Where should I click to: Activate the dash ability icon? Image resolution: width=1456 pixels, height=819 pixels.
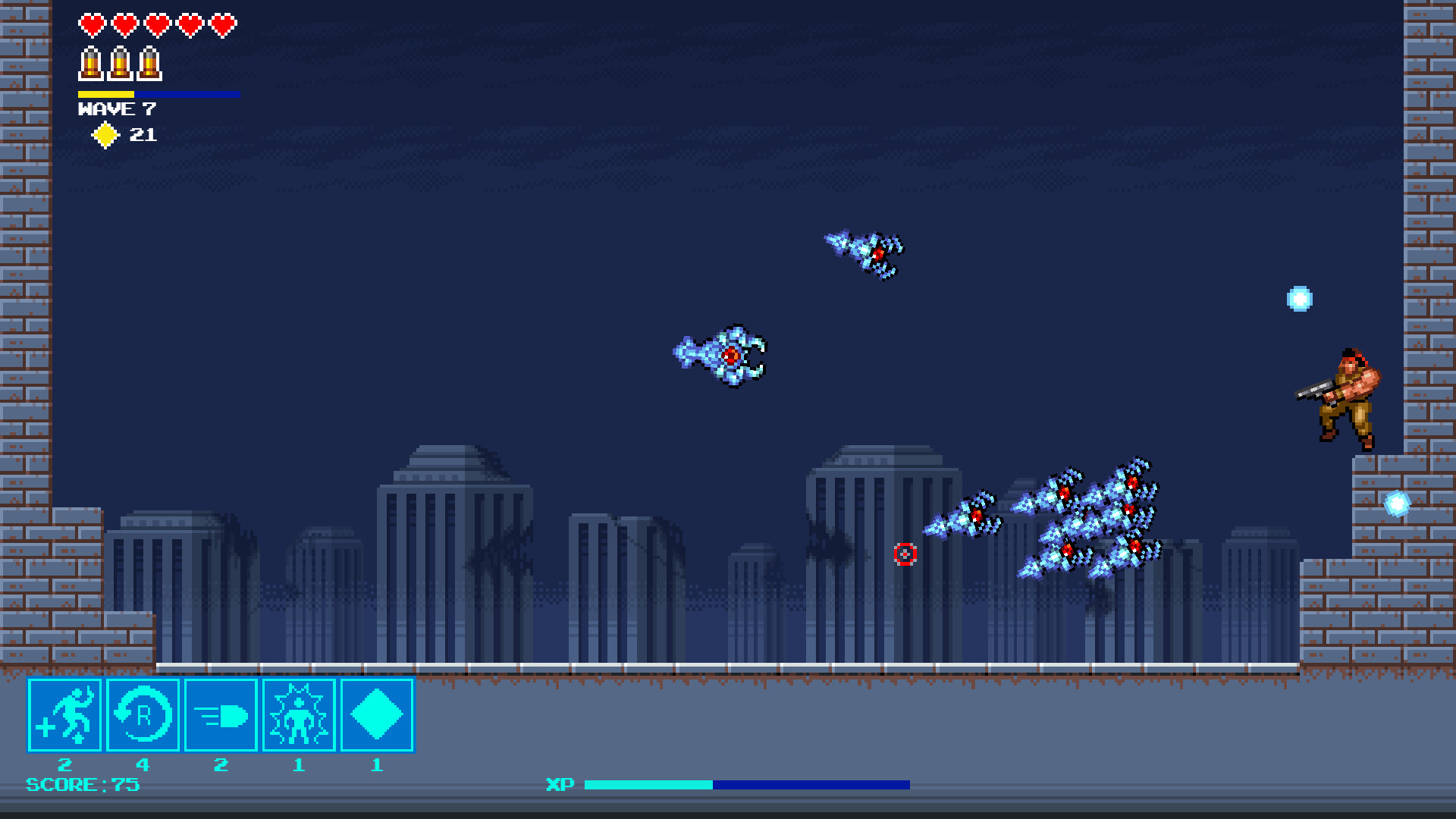64,715
